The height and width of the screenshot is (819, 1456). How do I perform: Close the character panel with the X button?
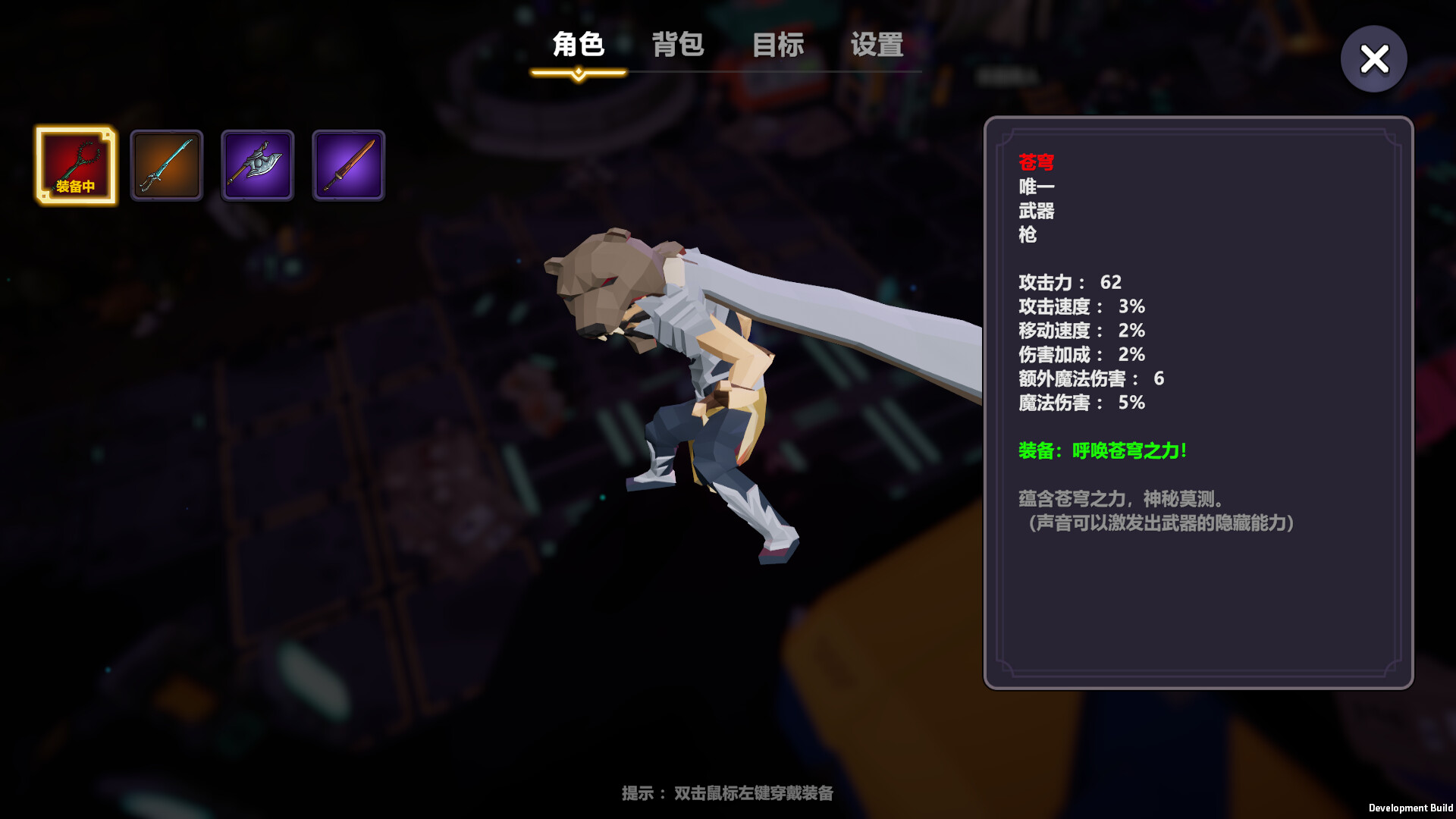tap(1373, 58)
